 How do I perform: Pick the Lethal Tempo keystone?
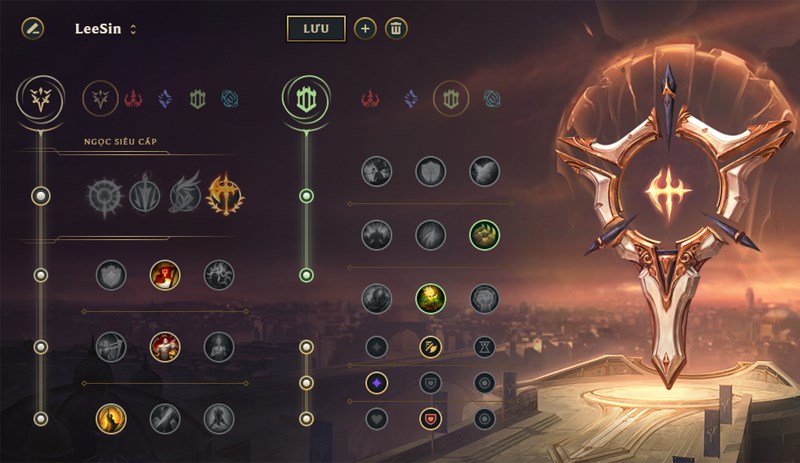coord(145,195)
